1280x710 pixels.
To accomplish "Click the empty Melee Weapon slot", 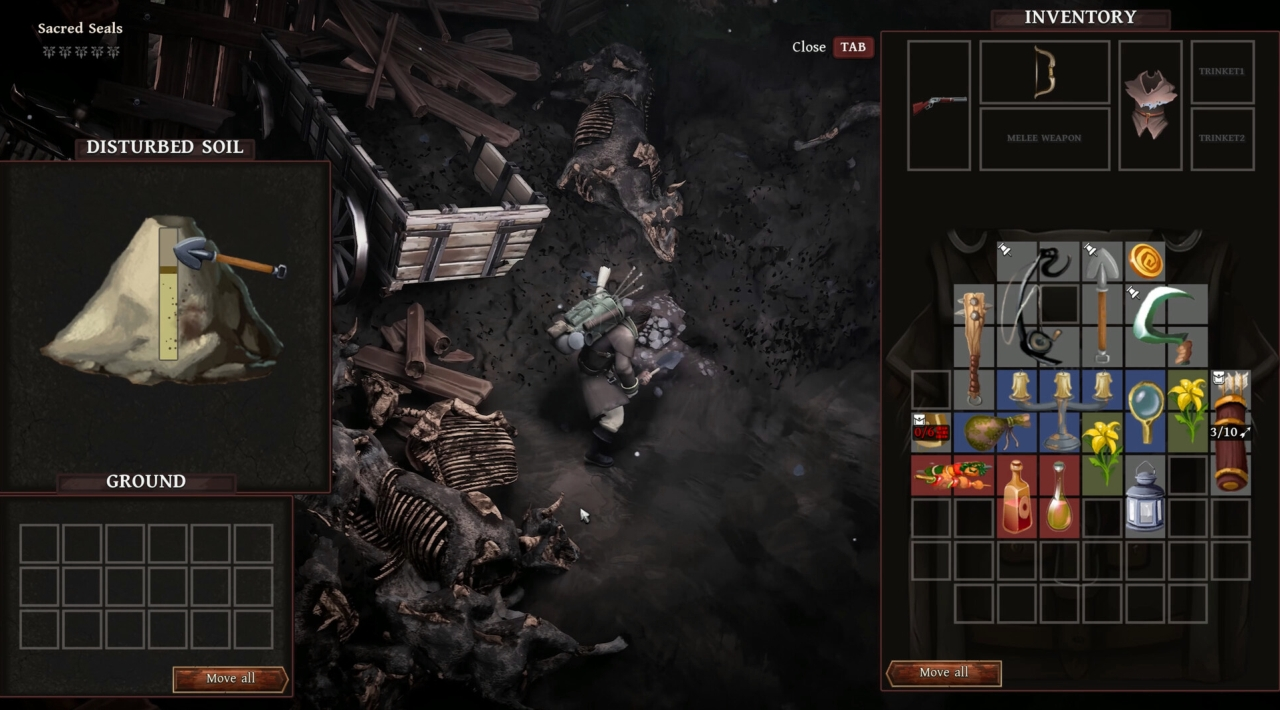I will (1044, 138).
